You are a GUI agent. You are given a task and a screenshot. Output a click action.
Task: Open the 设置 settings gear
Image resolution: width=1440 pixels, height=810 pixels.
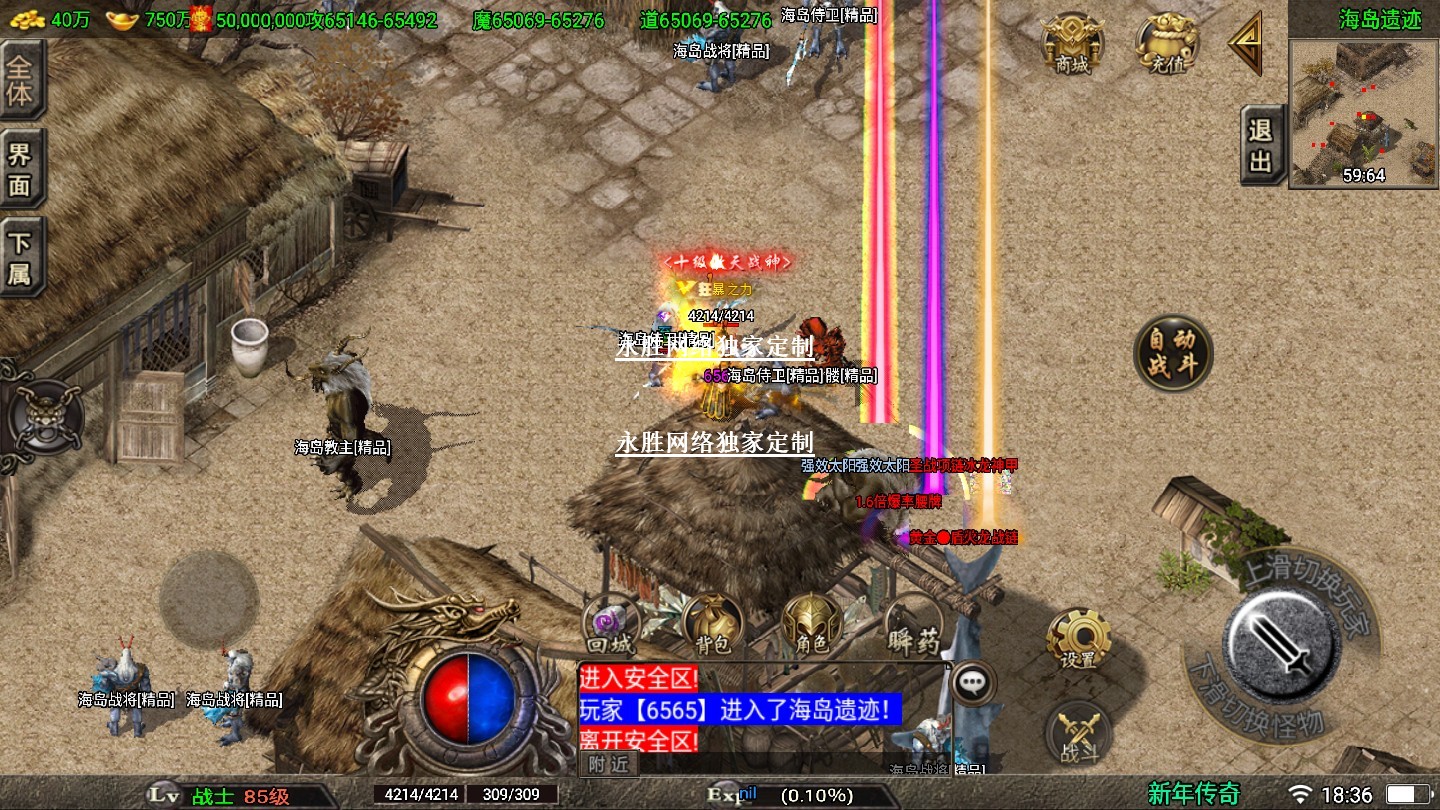coord(1079,637)
